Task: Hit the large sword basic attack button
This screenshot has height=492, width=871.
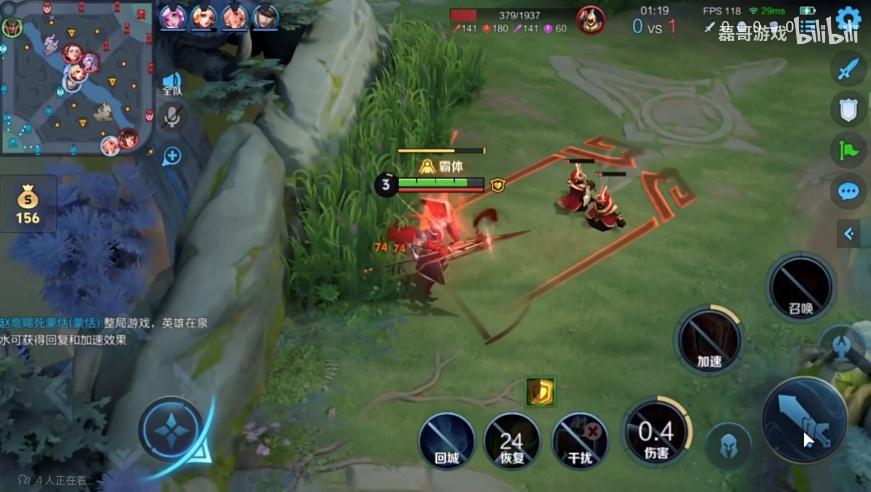Action: coord(804,419)
